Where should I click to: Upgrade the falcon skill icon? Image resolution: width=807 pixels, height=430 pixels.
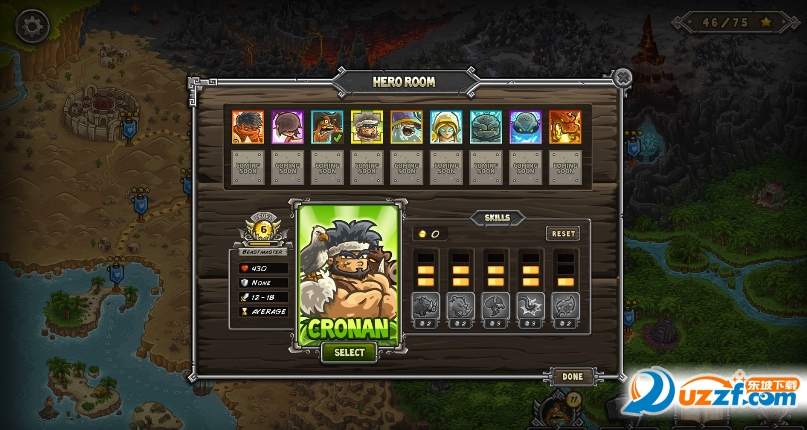(496, 304)
